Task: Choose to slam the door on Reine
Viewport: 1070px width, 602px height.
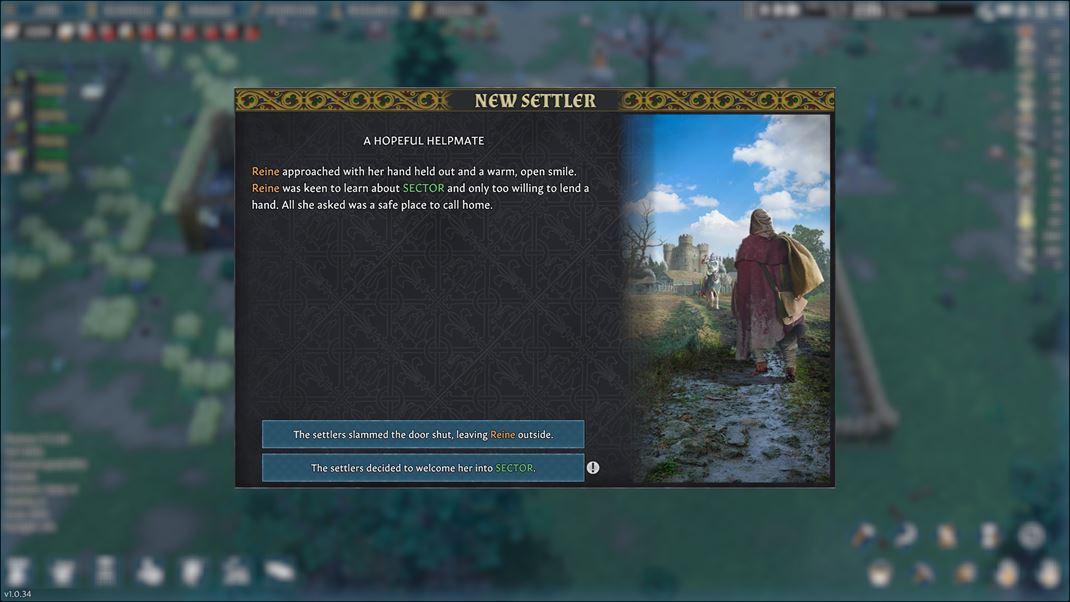Action: [x=423, y=434]
